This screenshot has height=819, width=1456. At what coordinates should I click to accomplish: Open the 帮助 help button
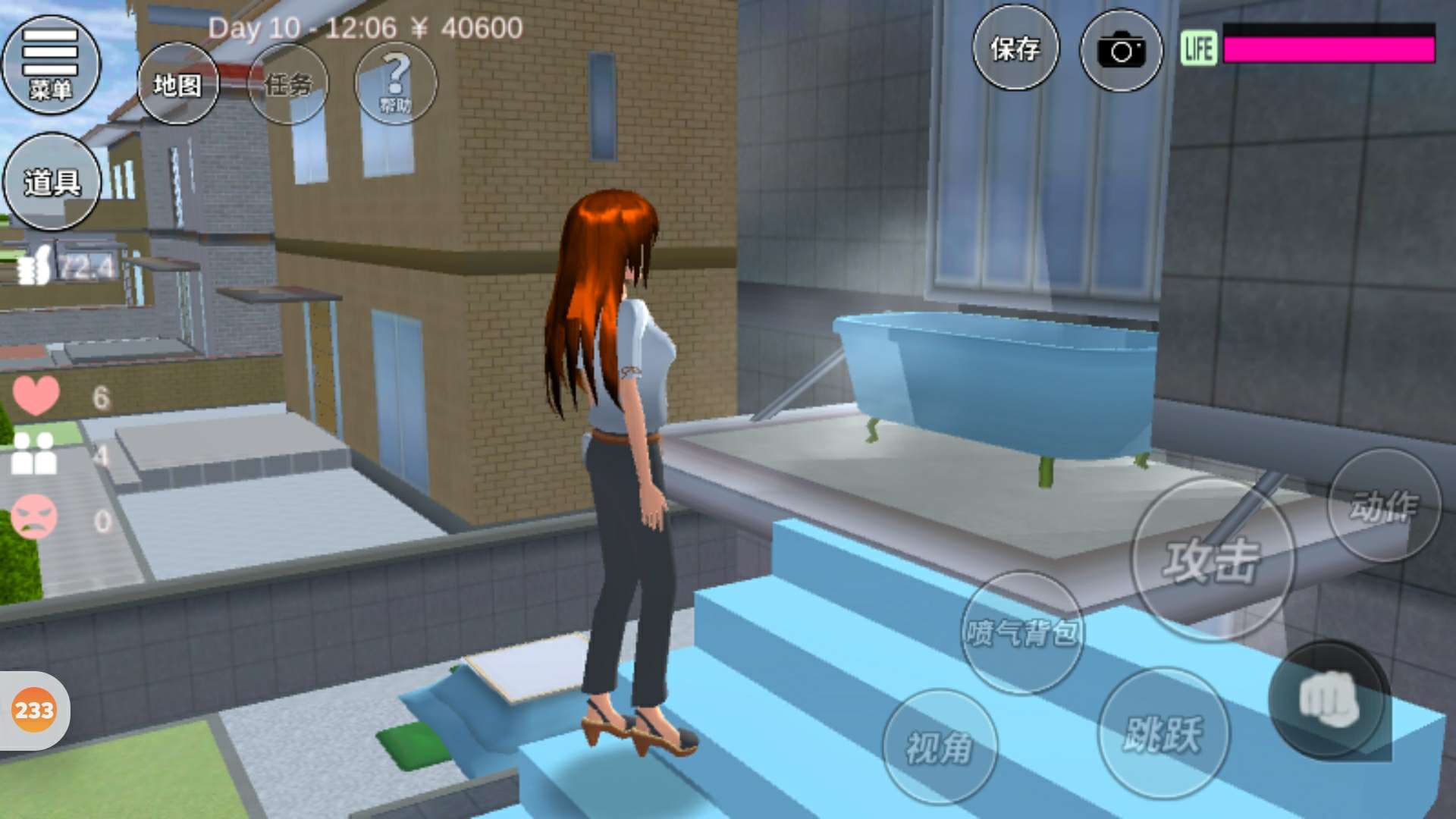pos(395,83)
